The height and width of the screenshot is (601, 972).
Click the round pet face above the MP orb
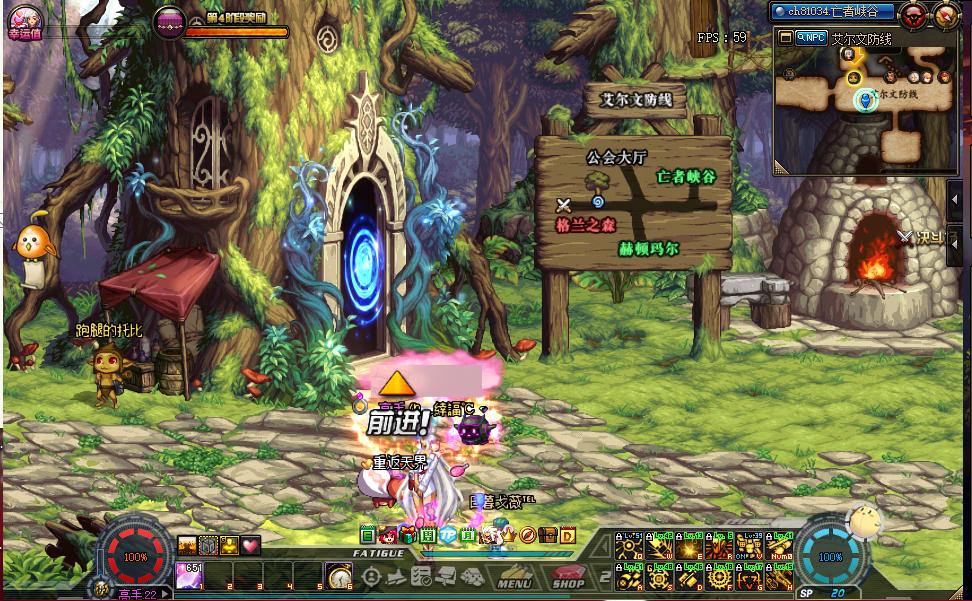(x=861, y=521)
